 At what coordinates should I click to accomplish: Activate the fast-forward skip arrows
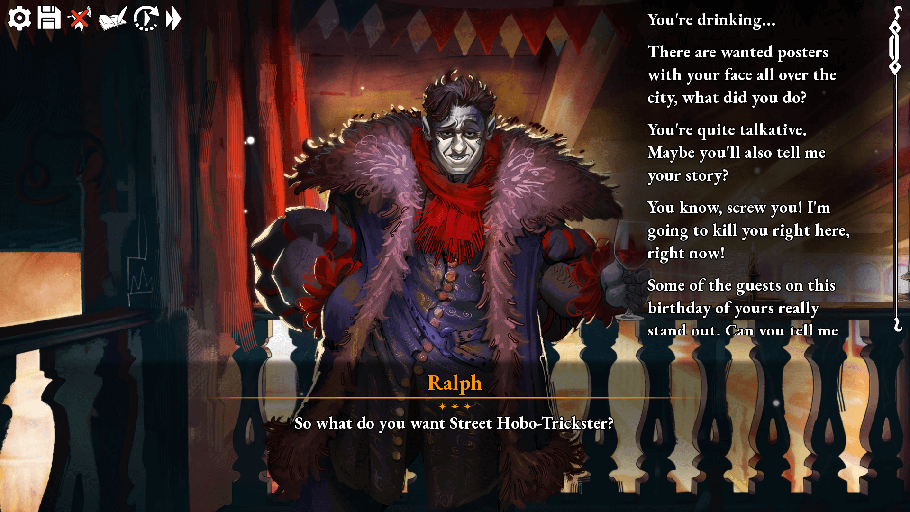tap(174, 18)
